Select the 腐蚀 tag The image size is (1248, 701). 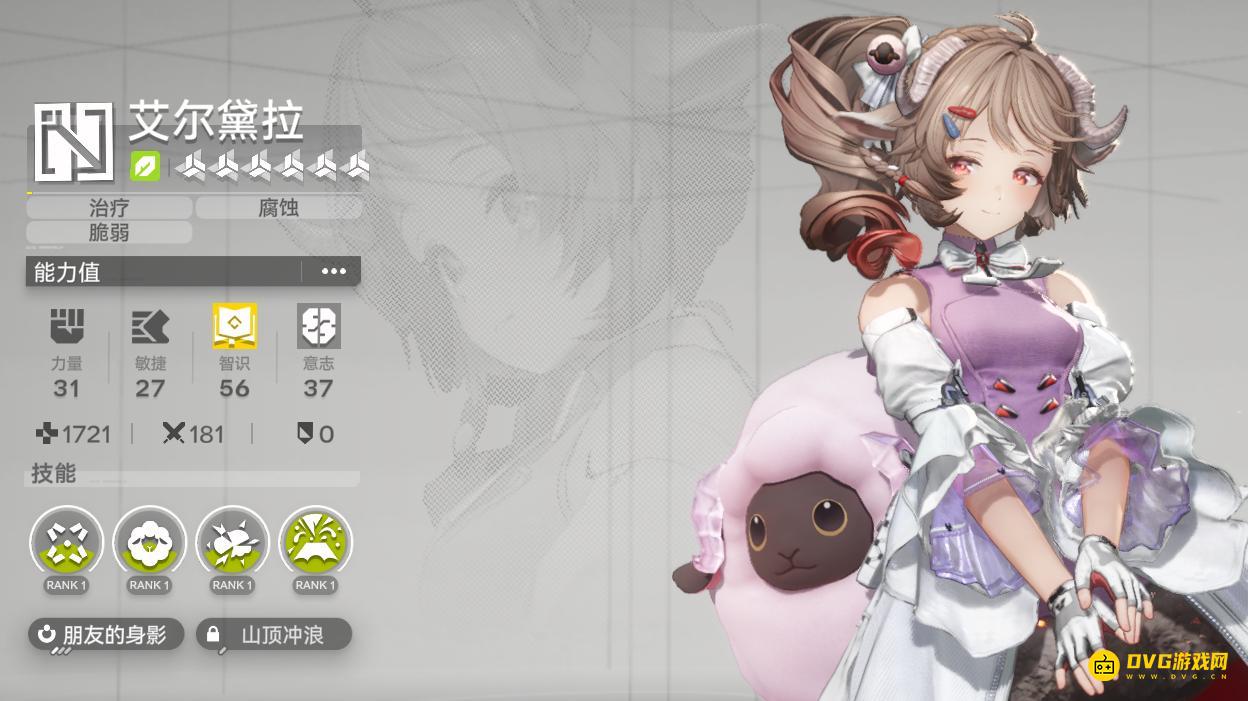tap(278, 208)
